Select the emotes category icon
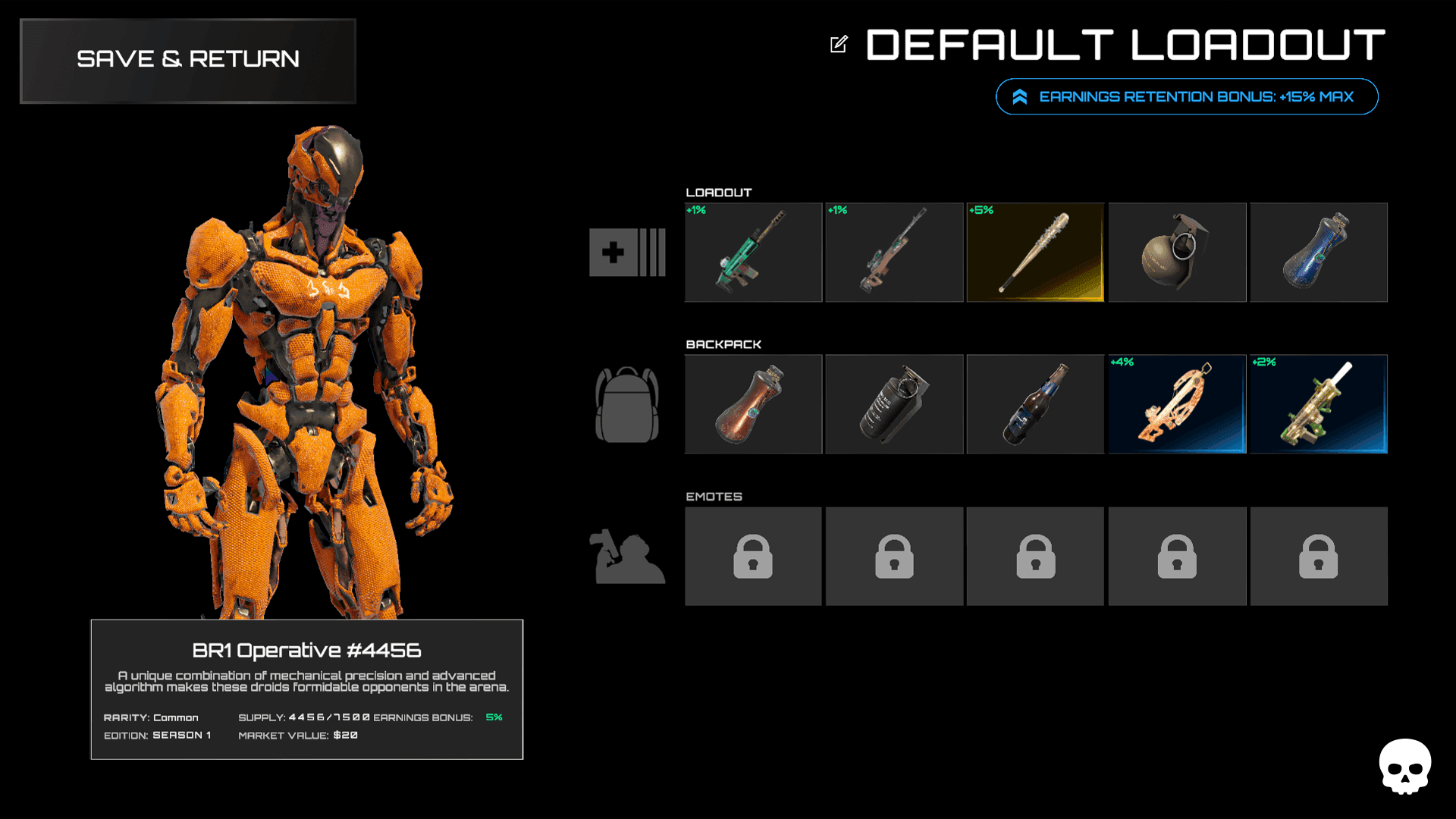This screenshot has width=1456, height=819. [626, 556]
